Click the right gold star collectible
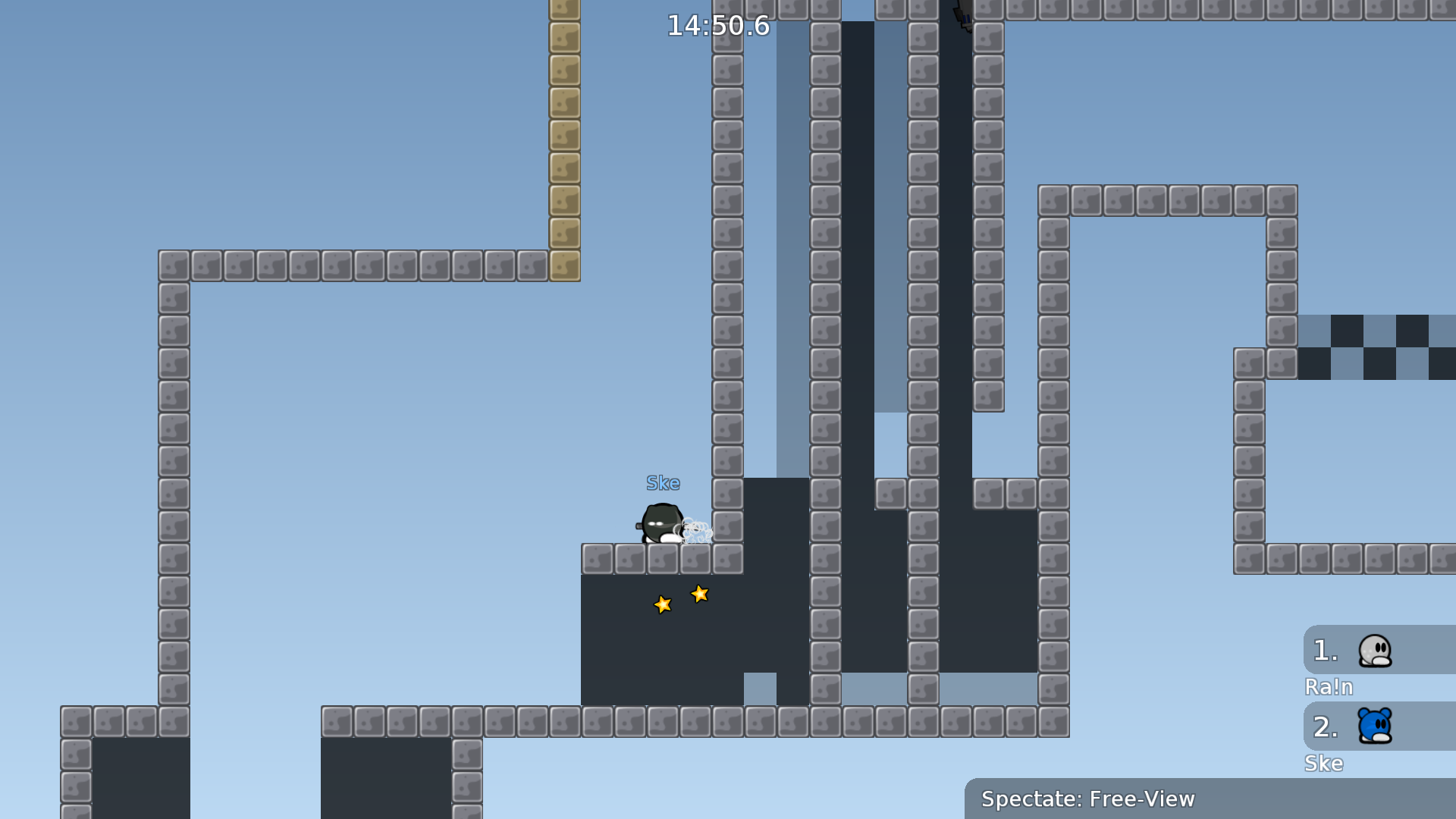 pyautogui.click(x=698, y=595)
